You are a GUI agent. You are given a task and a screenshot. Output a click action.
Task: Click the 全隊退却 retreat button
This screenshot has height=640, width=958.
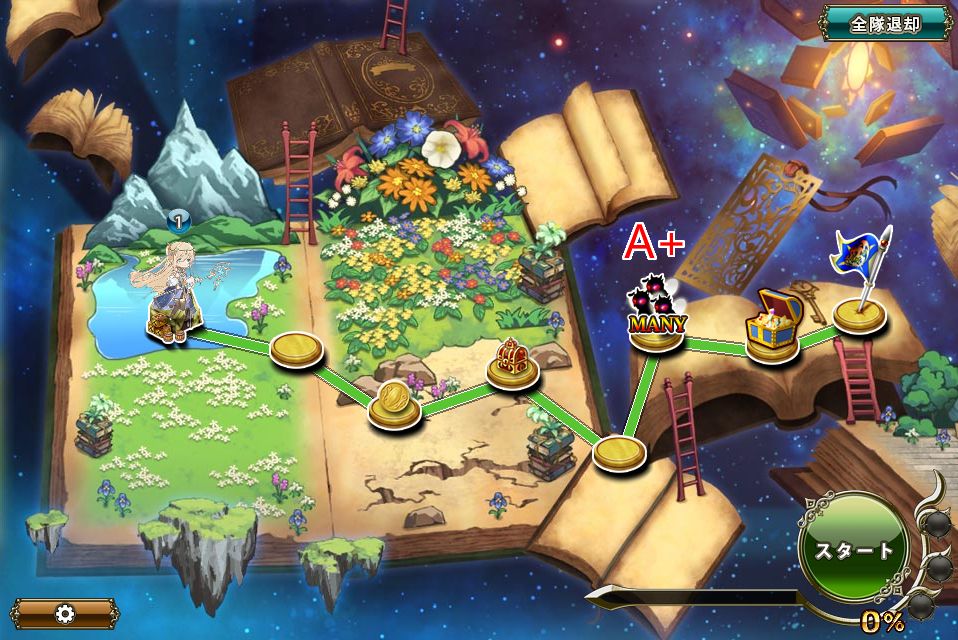(884, 24)
